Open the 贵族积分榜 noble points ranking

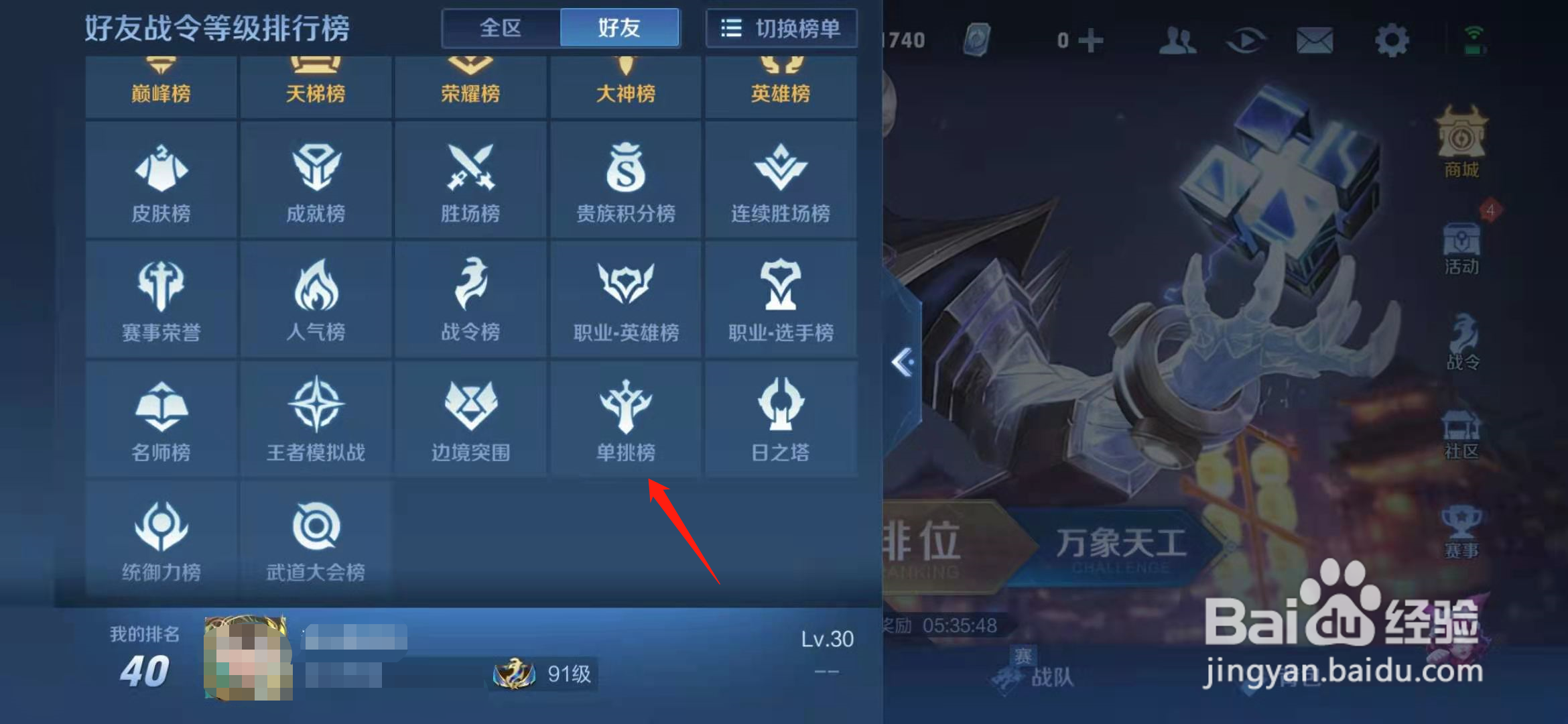point(625,179)
